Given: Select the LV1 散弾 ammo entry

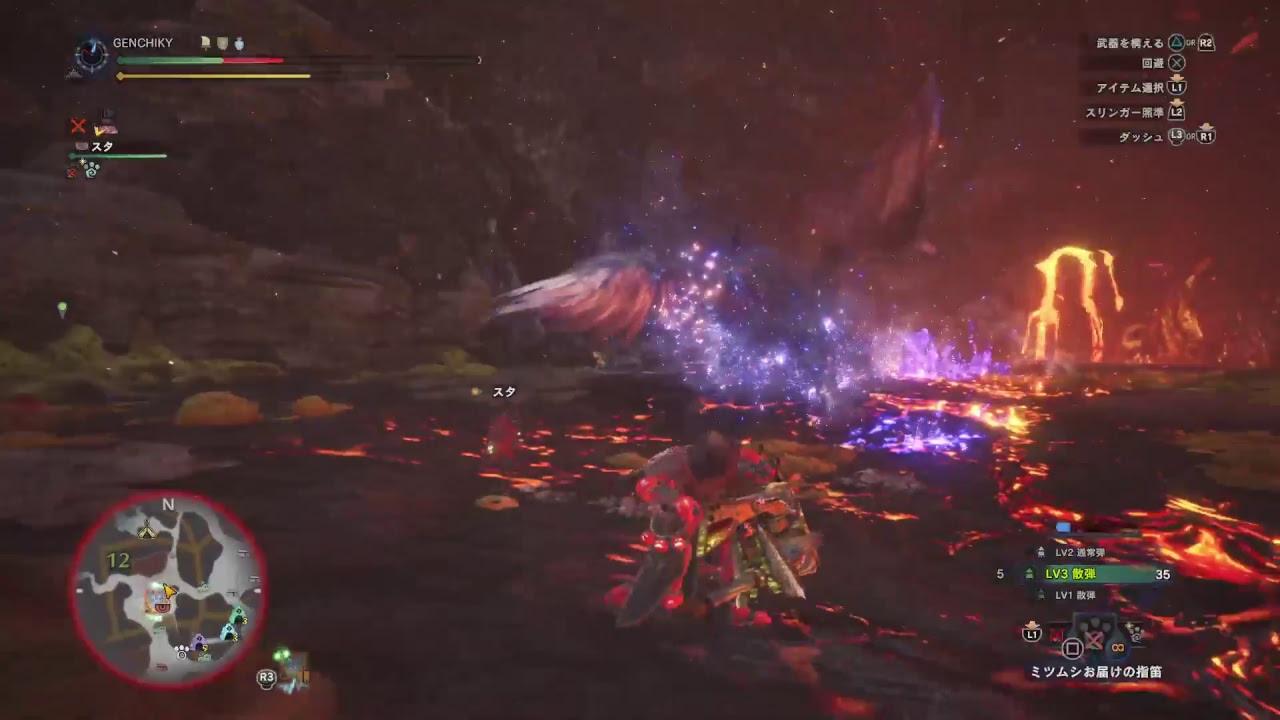Looking at the screenshot, I should click(x=1075, y=594).
